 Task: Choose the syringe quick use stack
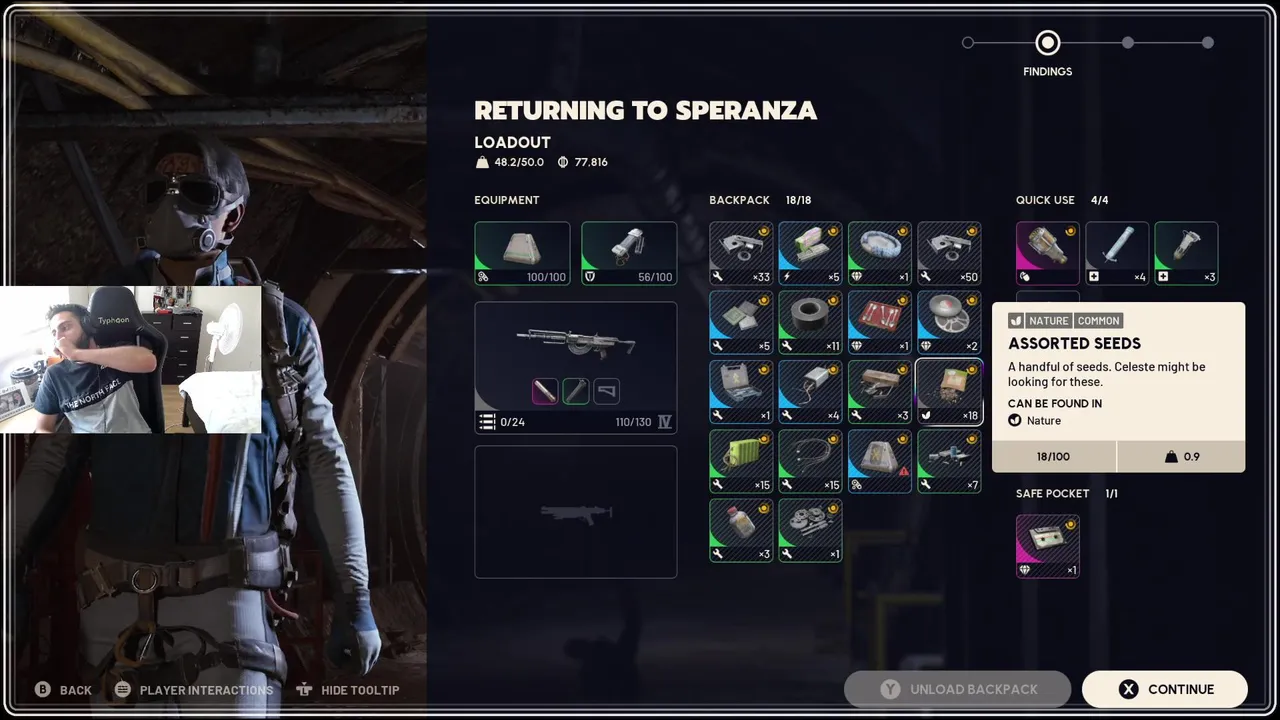click(1117, 253)
